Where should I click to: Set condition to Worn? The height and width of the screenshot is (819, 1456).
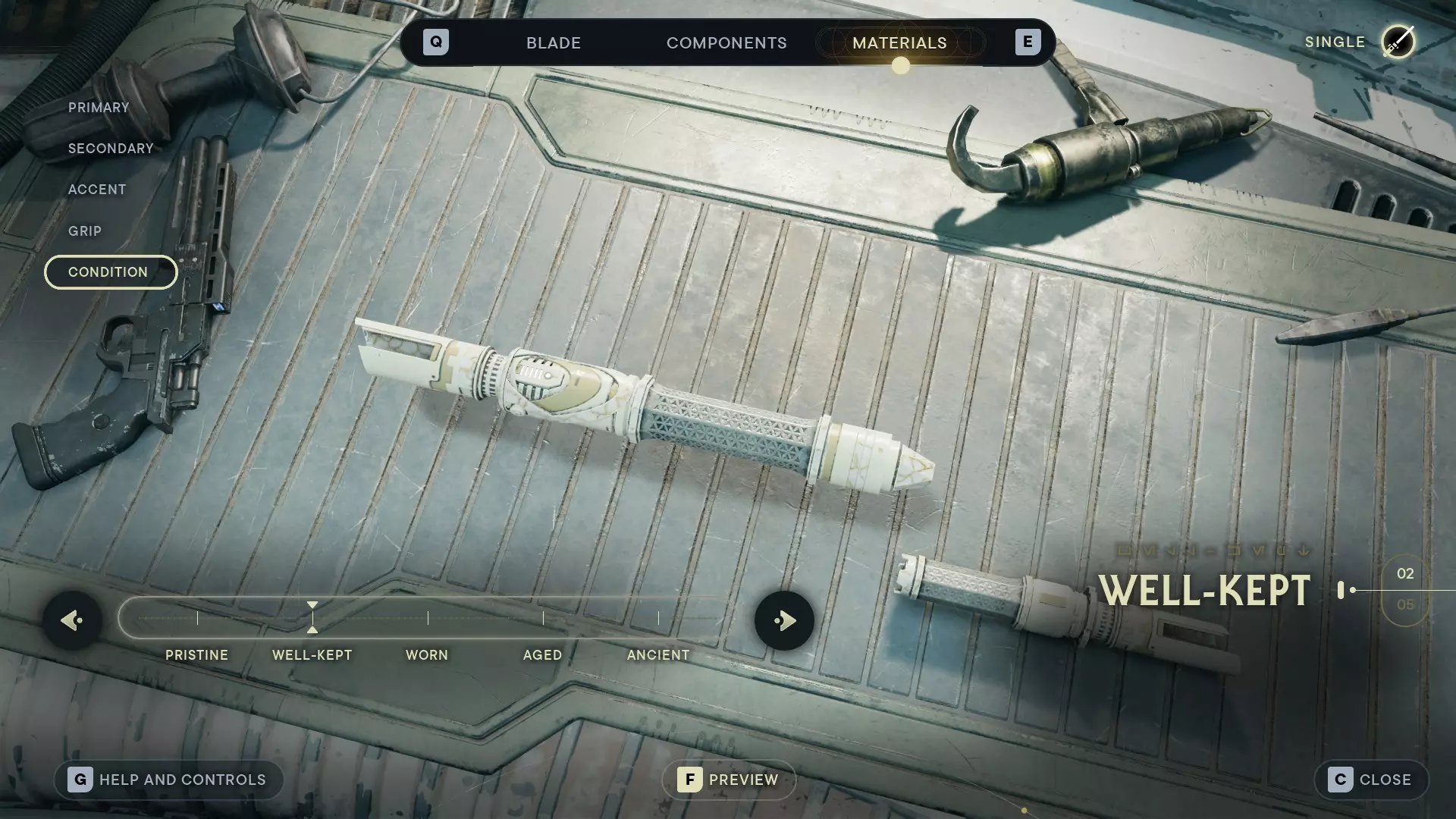pos(428,619)
